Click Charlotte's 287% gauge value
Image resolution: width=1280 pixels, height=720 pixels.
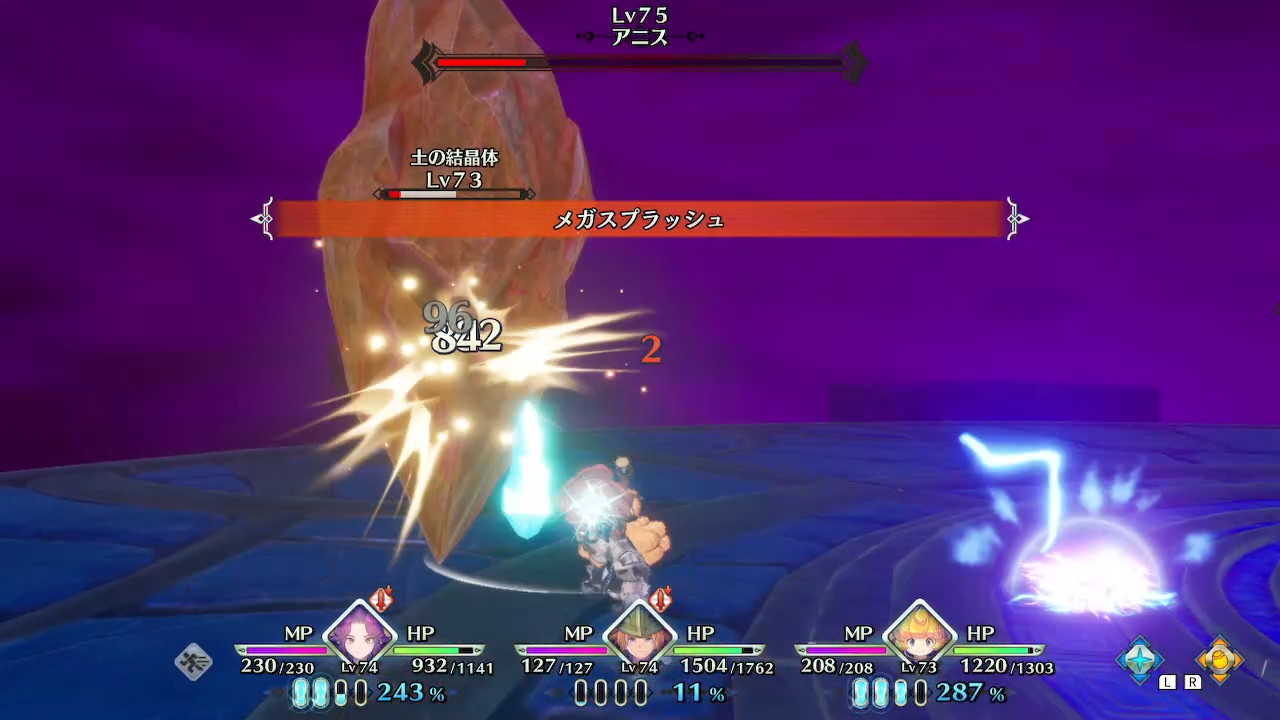tap(960, 690)
